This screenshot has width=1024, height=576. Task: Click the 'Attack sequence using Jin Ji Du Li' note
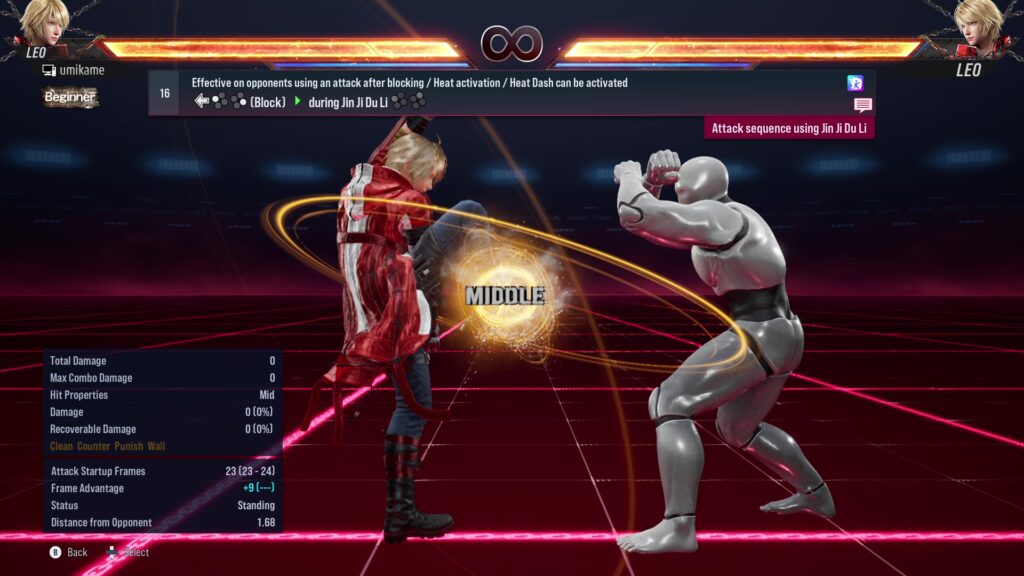(789, 128)
